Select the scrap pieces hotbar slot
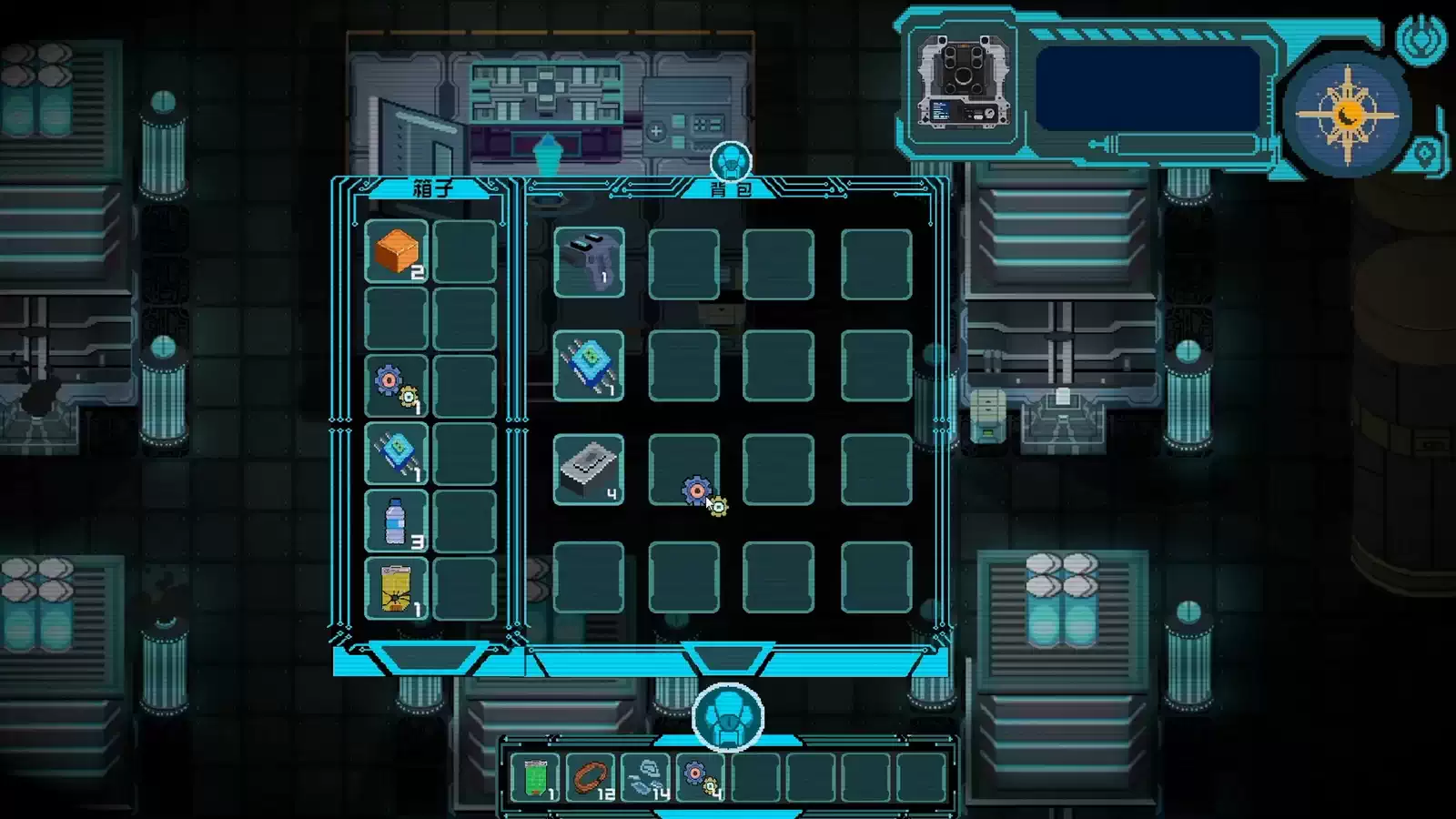1456x819 pixels. [x=646, y=778]
